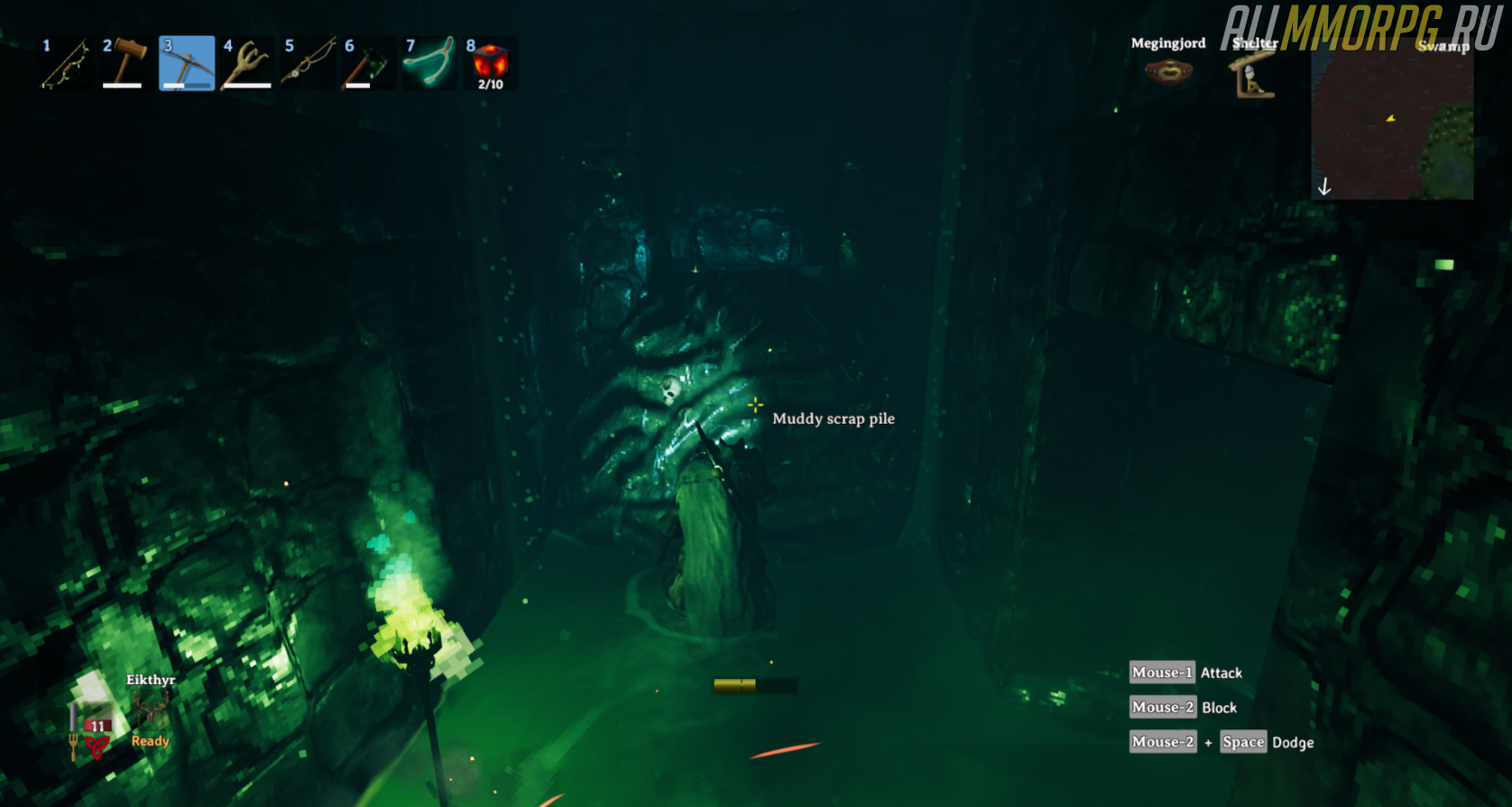Equip the green-bladed axe in slot 6
Viewport: 1512px width, 807px height.
(368, 63)
